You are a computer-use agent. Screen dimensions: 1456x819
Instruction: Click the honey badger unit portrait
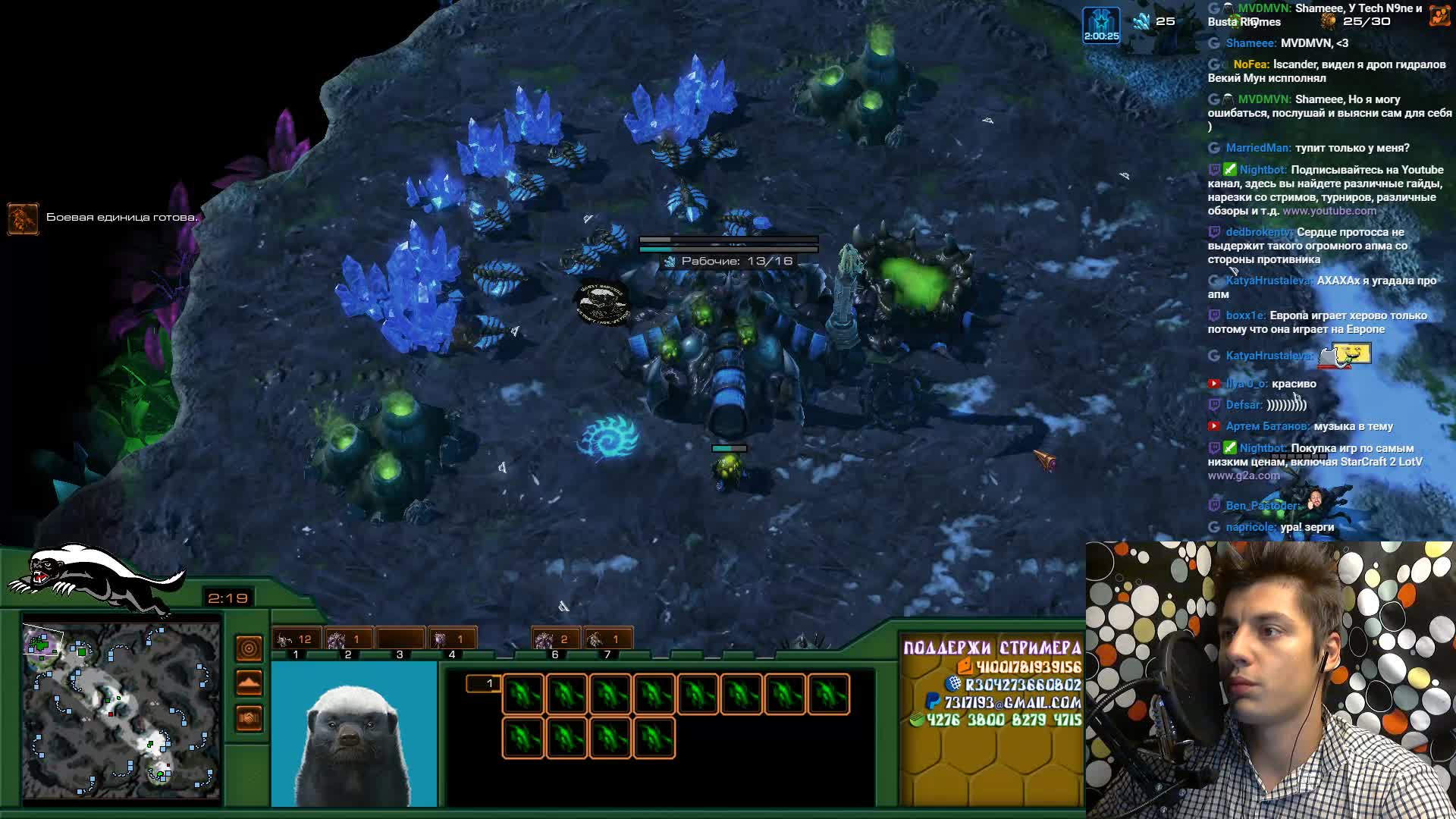[x=354, y=736]
